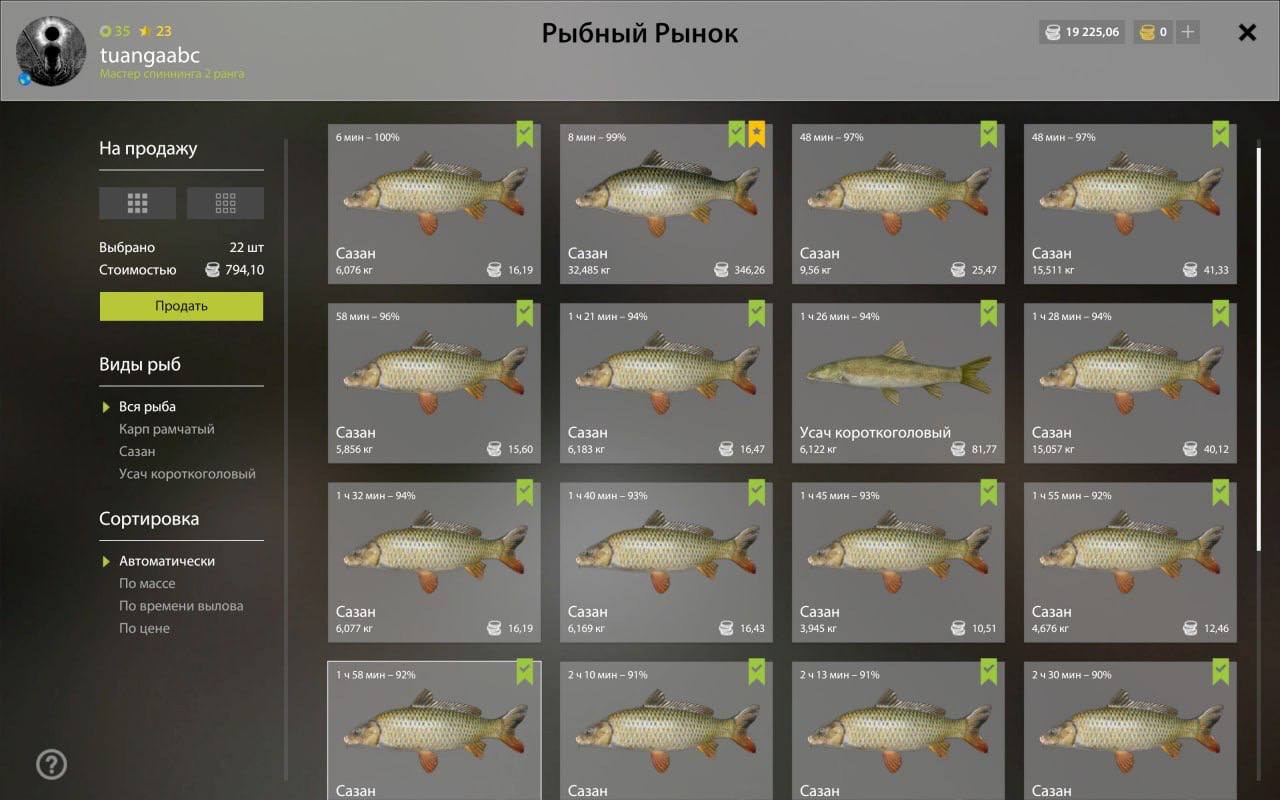Close the fish market window

1247,33
